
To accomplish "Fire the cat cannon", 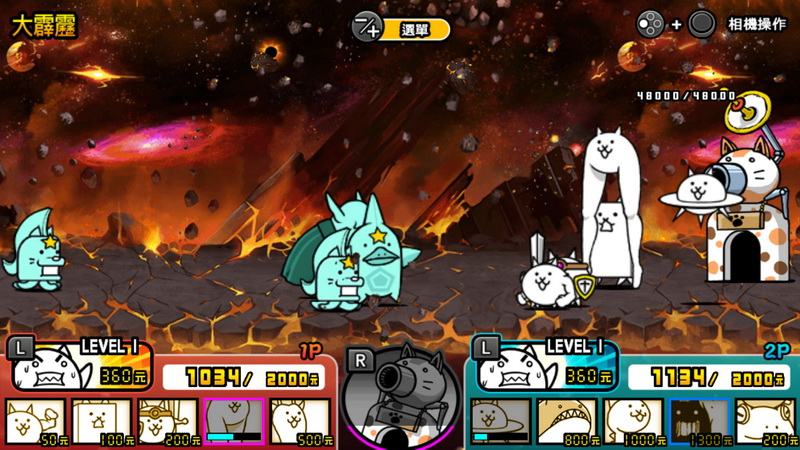I will [x=400, y=392].
